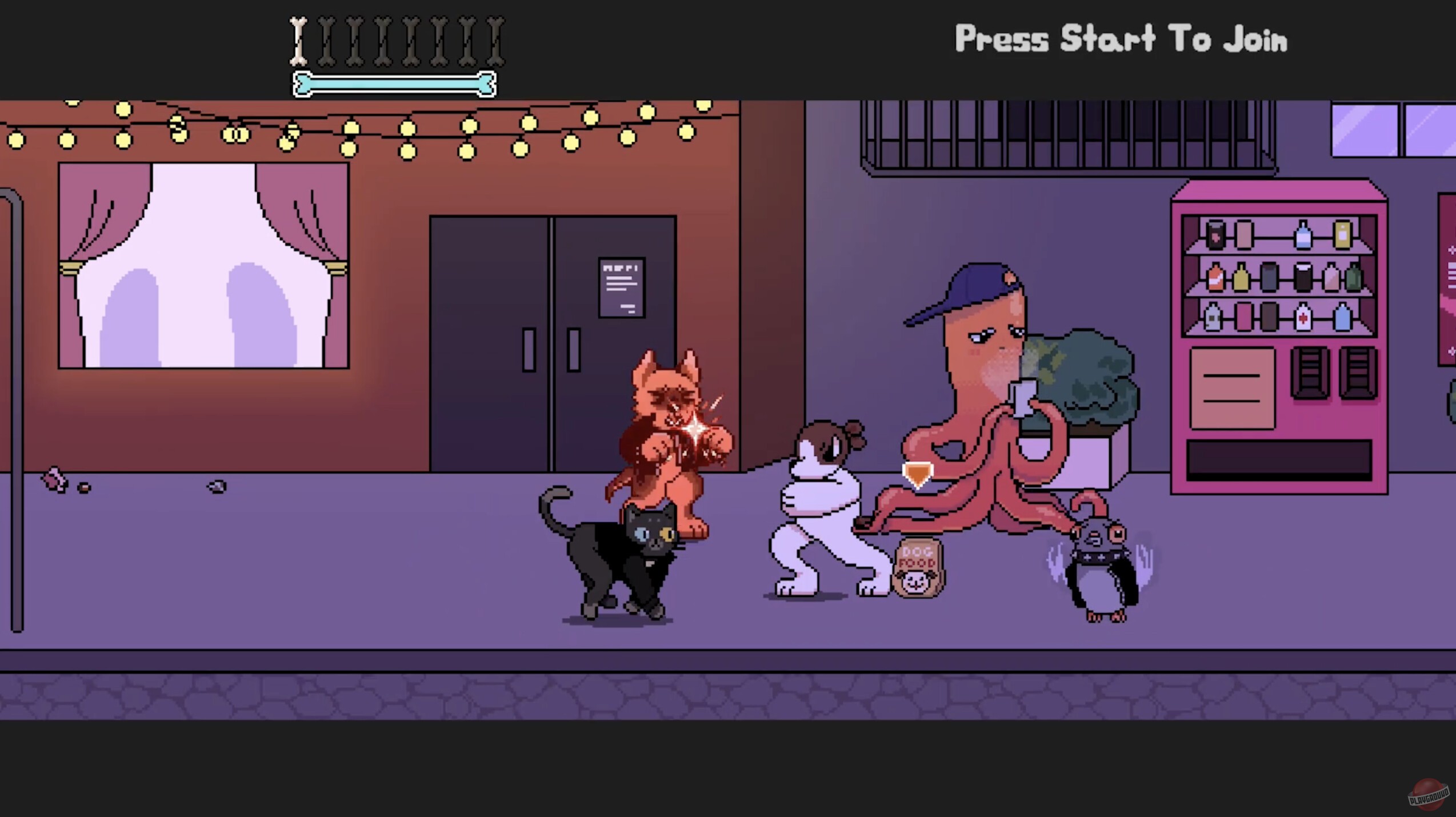Click the last bone in the lives row
The height and width of the screenshot is (817, 1456).
click(495, 39)
